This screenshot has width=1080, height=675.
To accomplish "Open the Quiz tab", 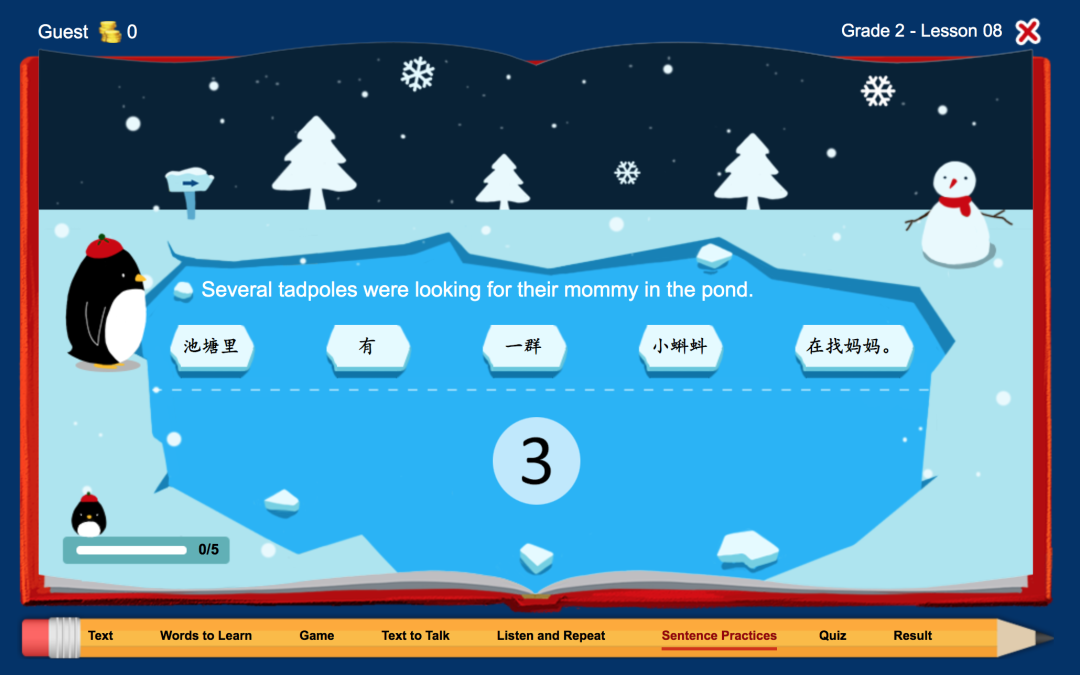I will point(833,636).
